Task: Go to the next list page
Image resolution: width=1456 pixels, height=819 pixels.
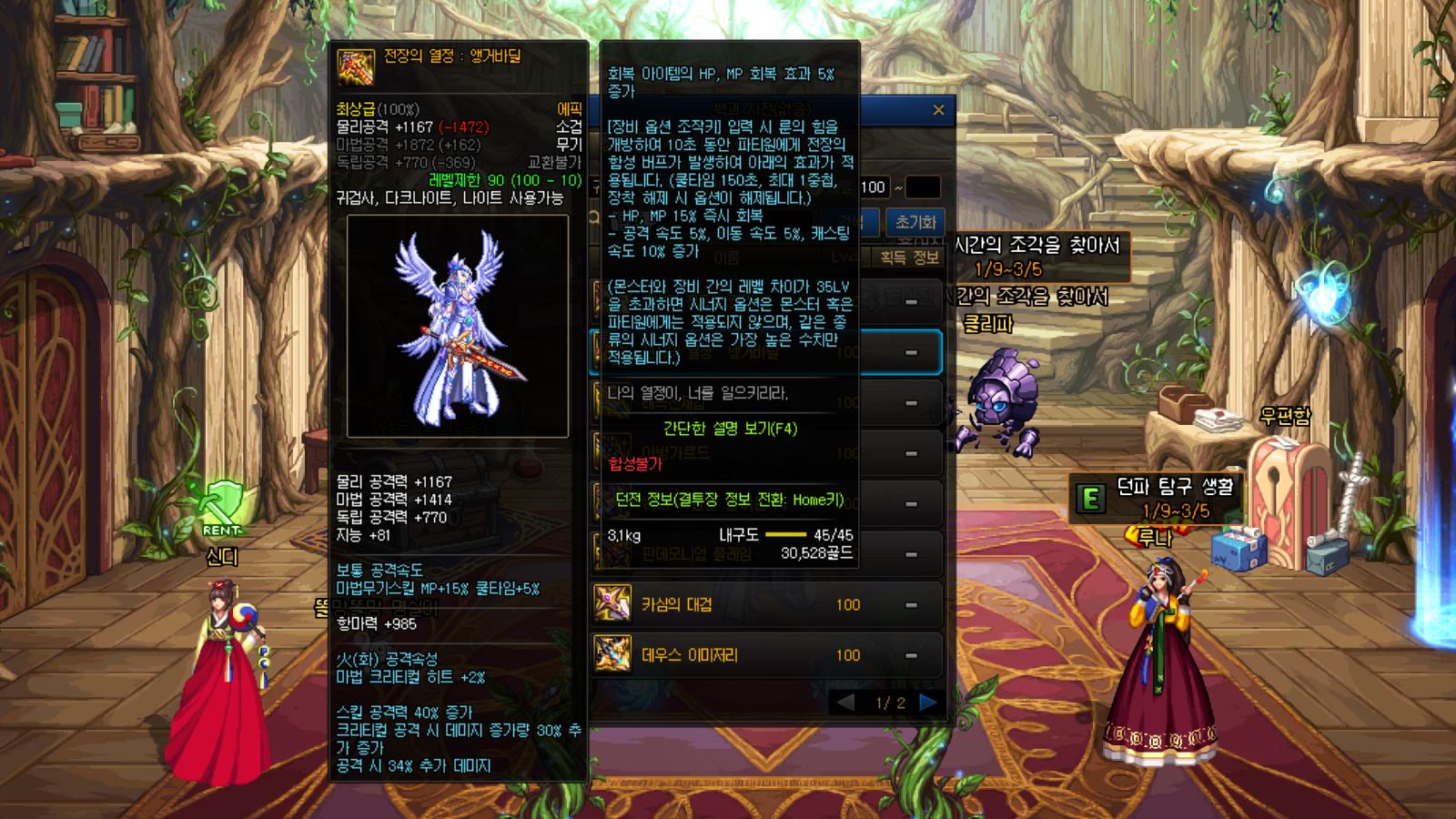Action: (x=928, y=703)
